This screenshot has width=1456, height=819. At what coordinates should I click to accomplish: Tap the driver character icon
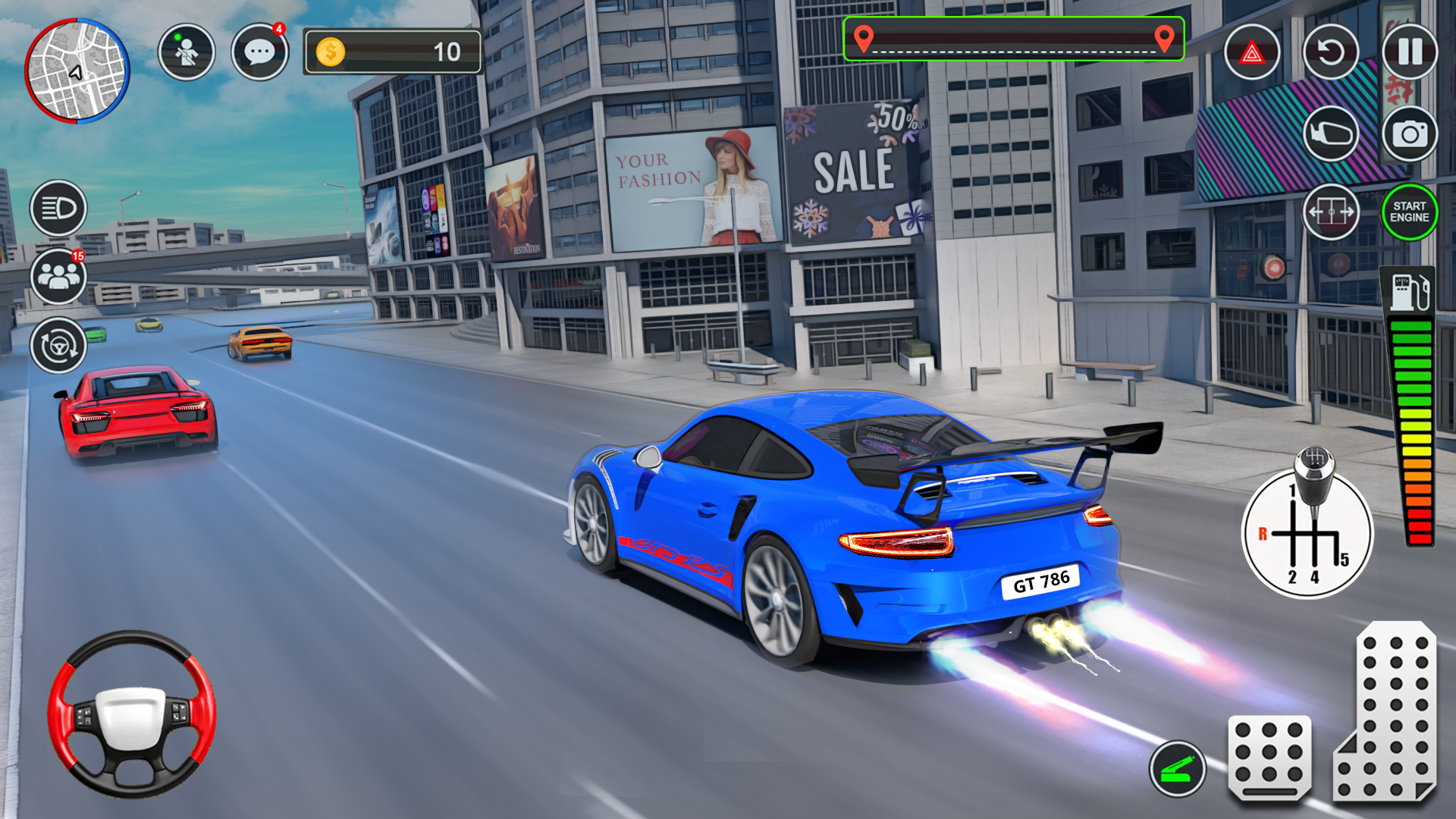[186, 52]
